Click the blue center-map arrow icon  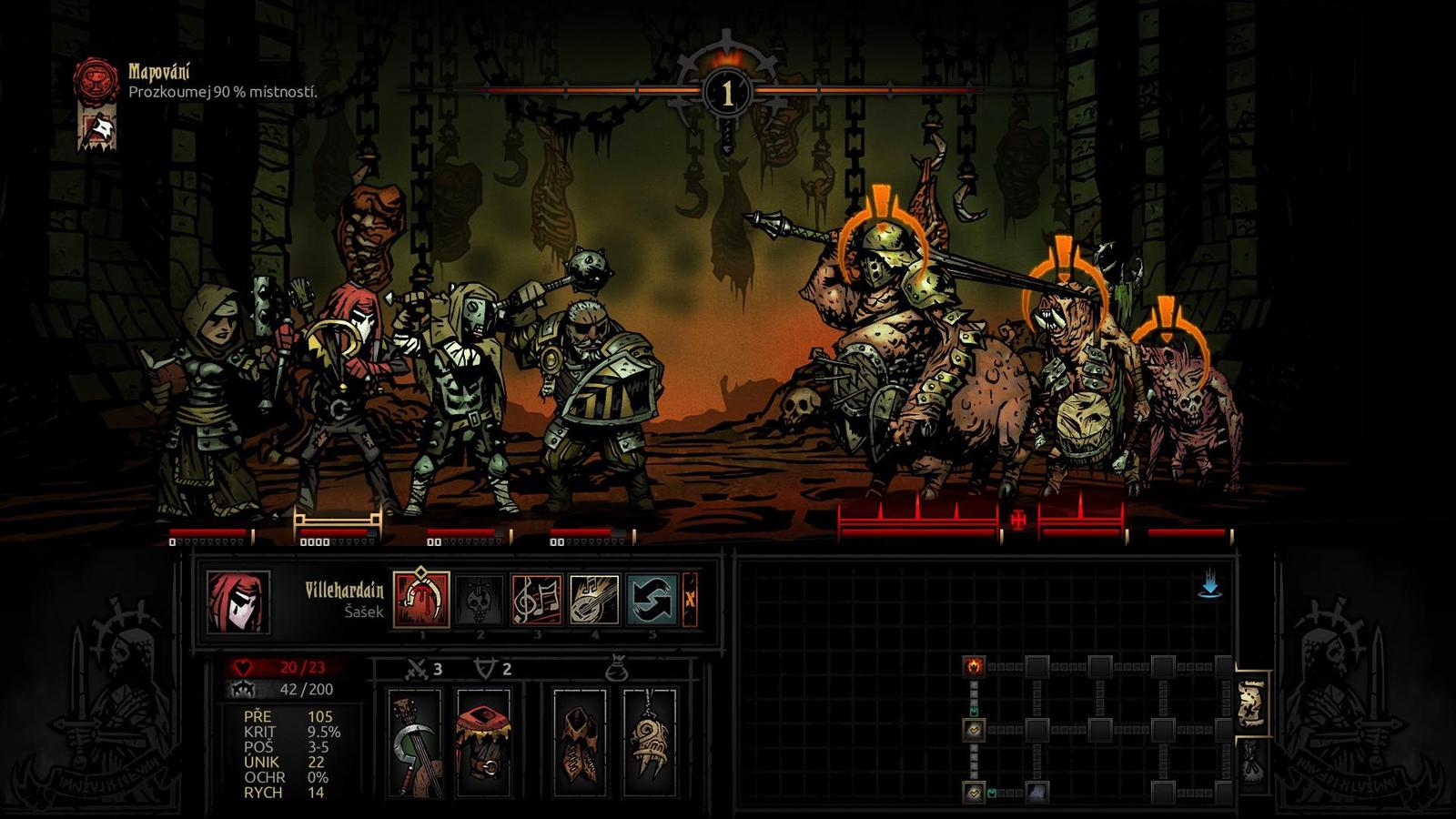pyautogui.click(x=1209, y=587)
